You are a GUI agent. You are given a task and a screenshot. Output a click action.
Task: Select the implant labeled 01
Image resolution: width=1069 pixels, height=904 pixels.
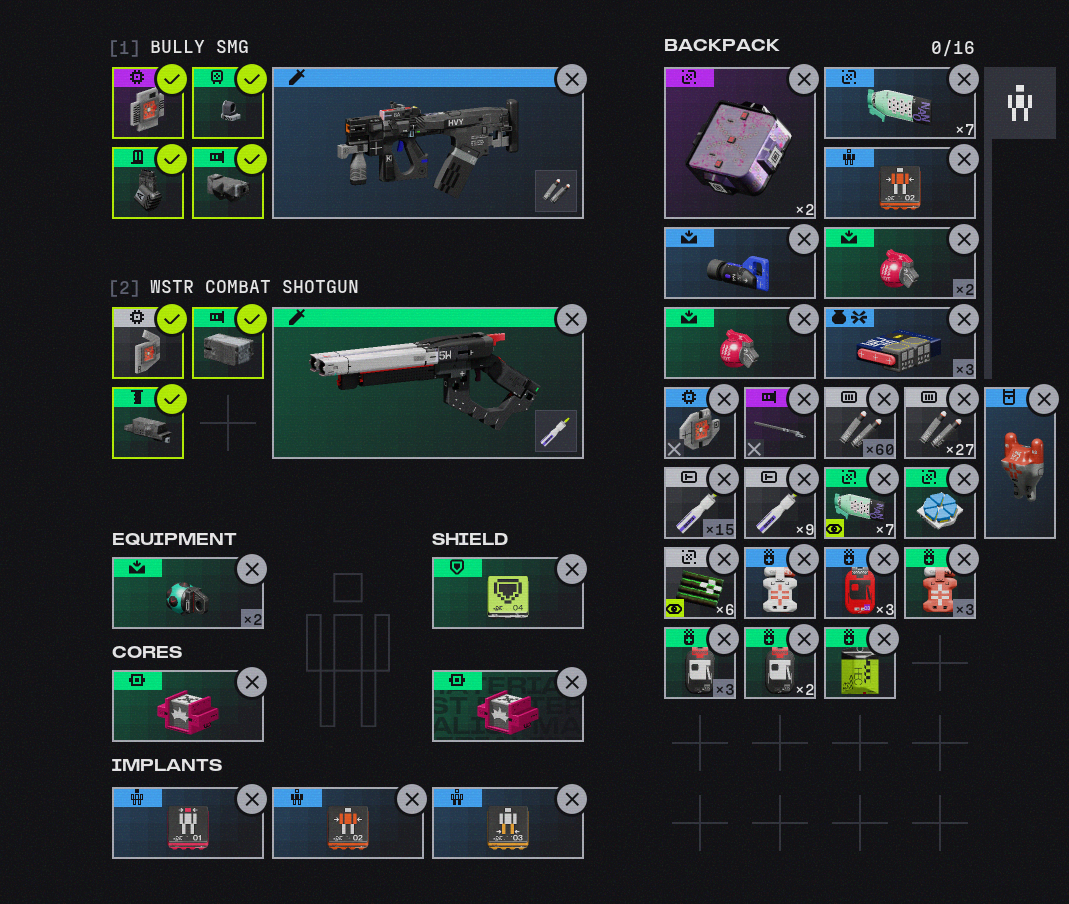click(x=187, y=825)
